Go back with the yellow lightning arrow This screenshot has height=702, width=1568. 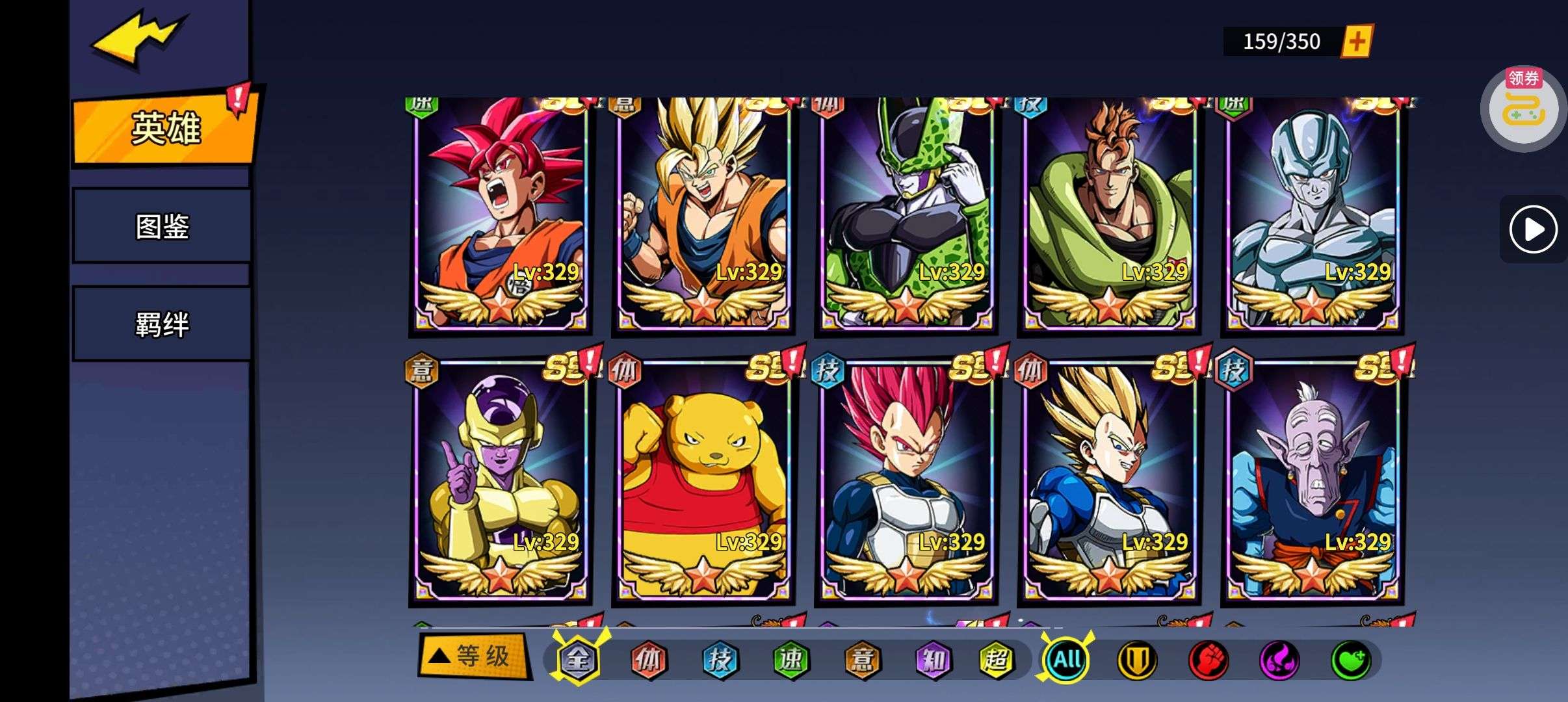pyautogui.click(x=138, y=39)
